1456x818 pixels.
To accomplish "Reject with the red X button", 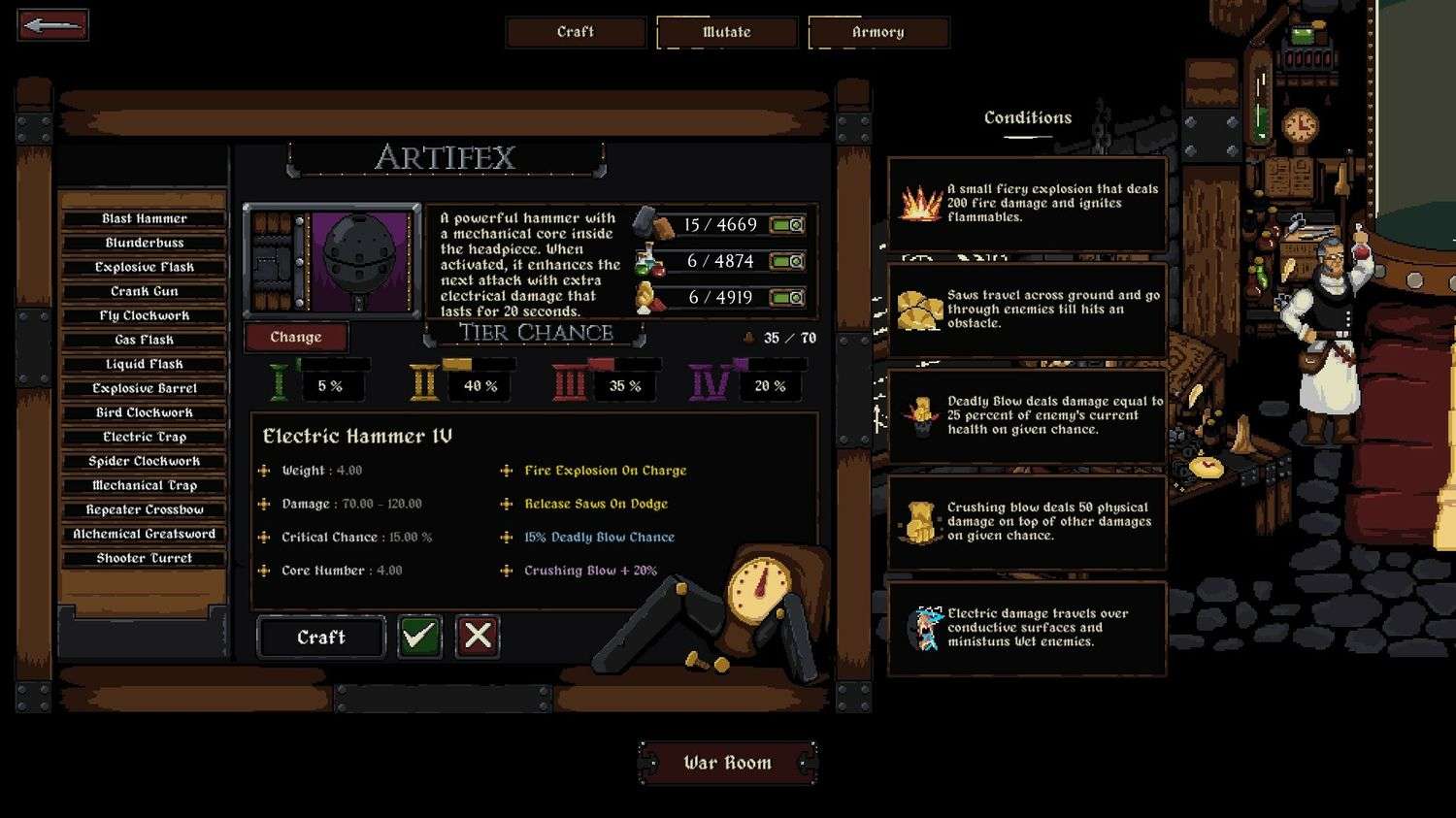I will pyautogui.click(x=478, y=637).
